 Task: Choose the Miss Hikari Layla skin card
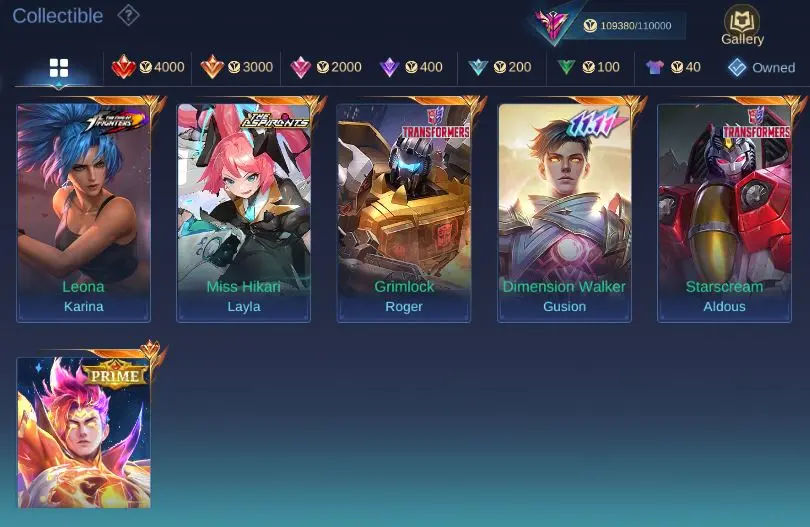pos(244,212)
